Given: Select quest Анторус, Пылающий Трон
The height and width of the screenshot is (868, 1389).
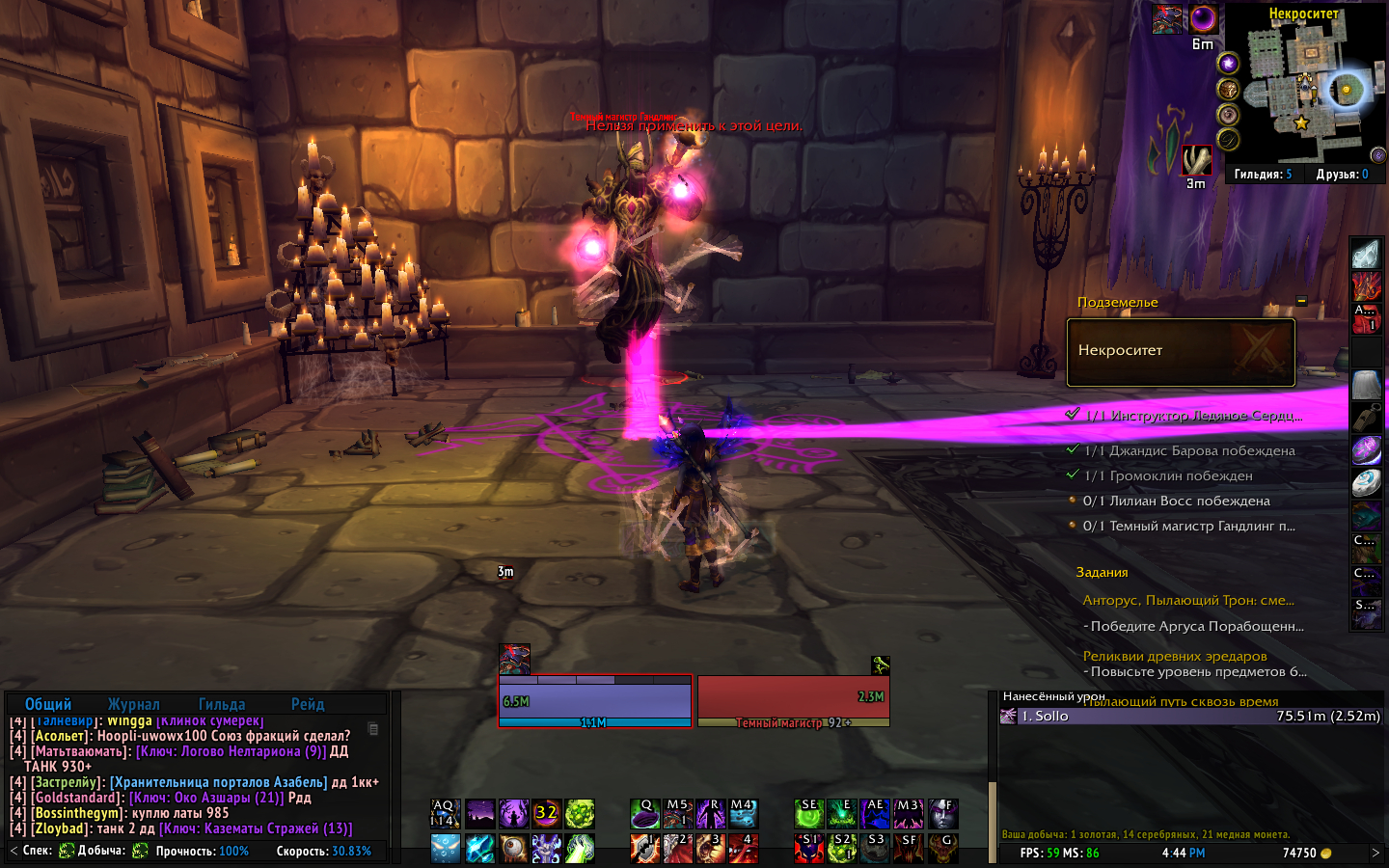Looking at the screenshot, I should (x=1188, y=600).
